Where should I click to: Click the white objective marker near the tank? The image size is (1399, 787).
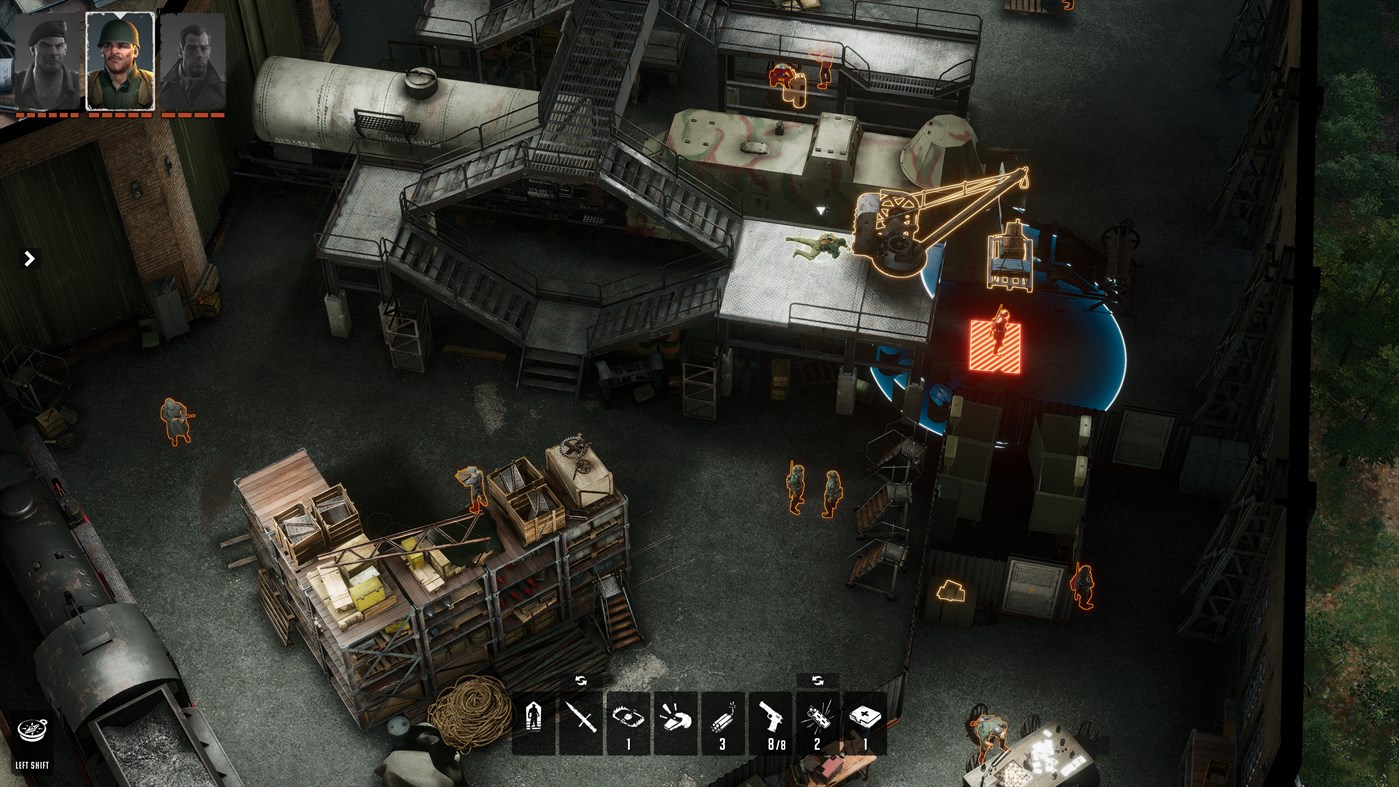click(x=820, y=210)
